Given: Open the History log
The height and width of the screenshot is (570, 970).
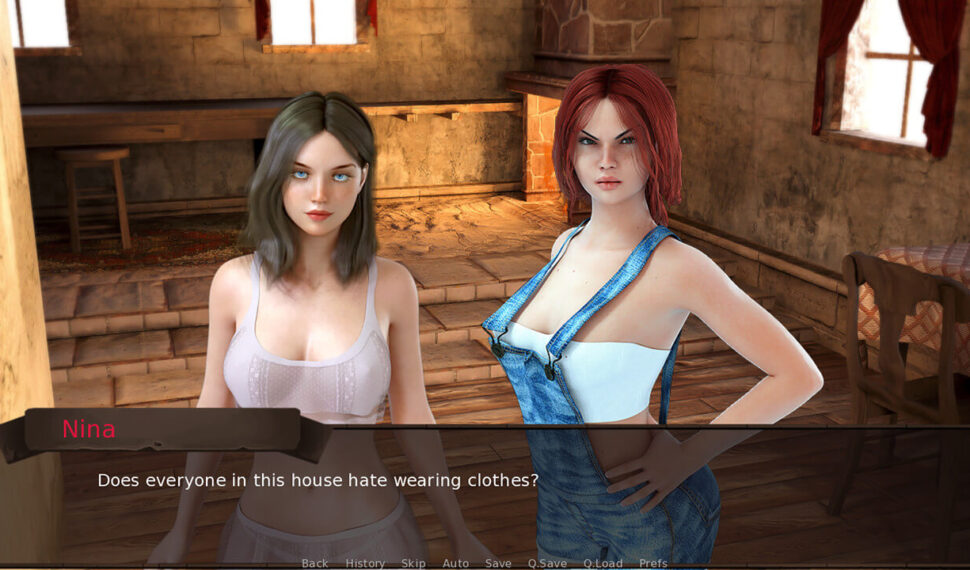Looking at the screenshot, I should (x=365, y=563).
